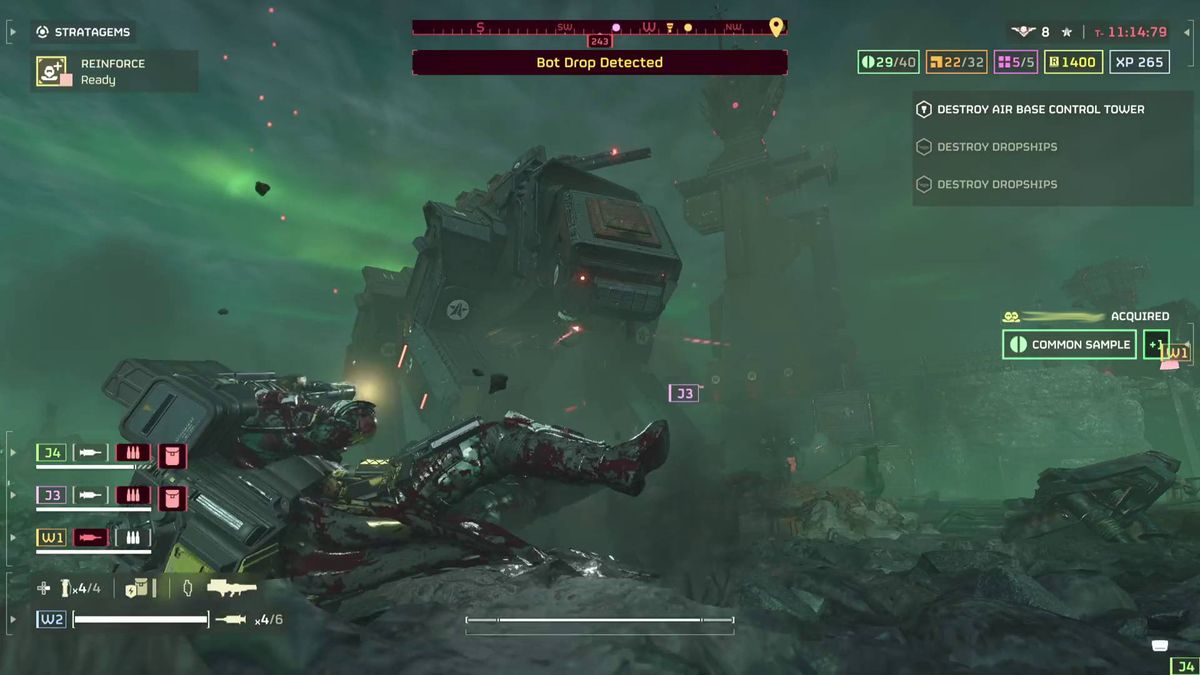Click the compass heading bar
Image resolution: width=1200 pixels, height=675 pixels.
pyautogui.click(x=599, y=27)
